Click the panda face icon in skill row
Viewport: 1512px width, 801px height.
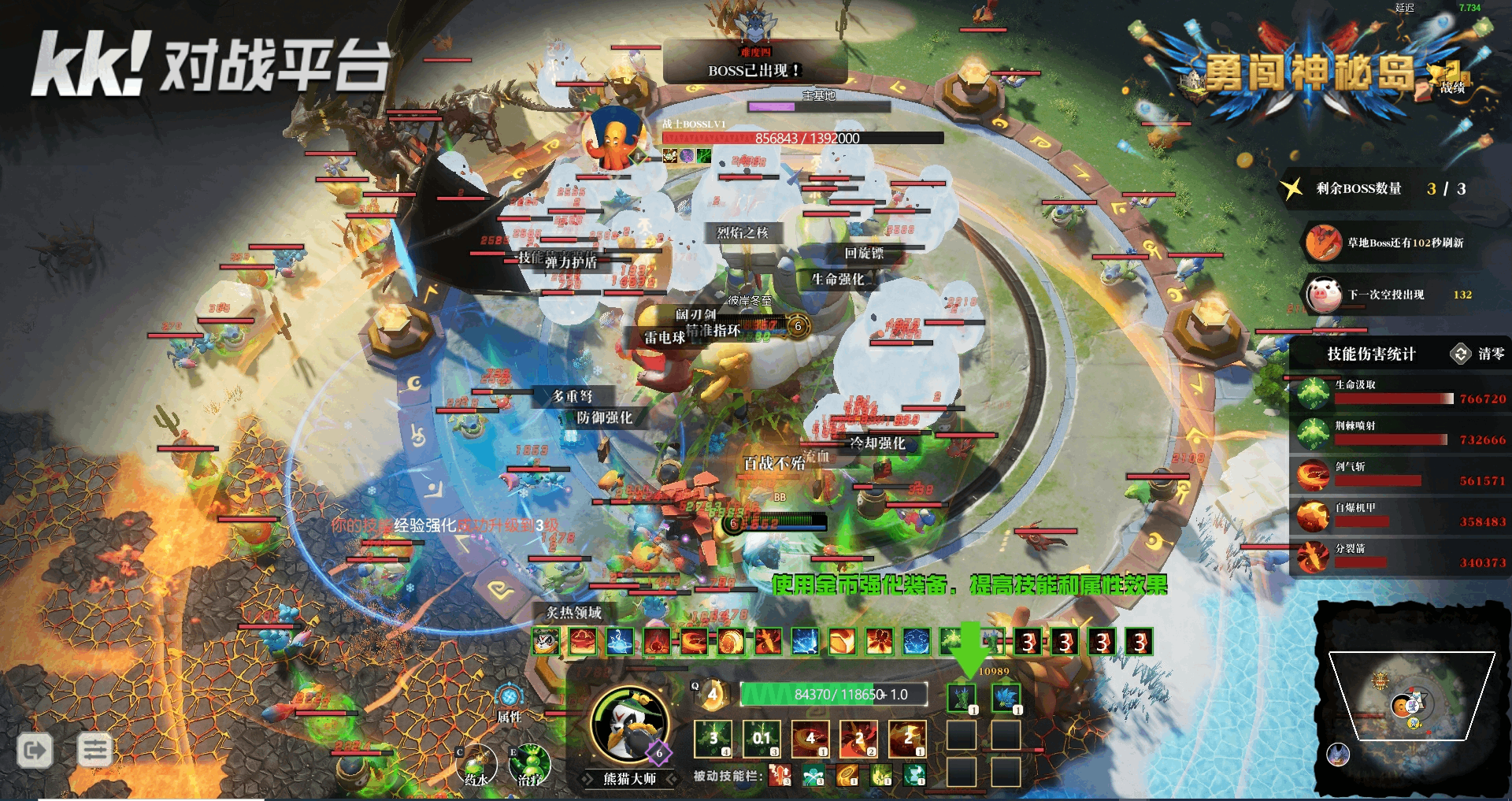(x=545, y=642)
